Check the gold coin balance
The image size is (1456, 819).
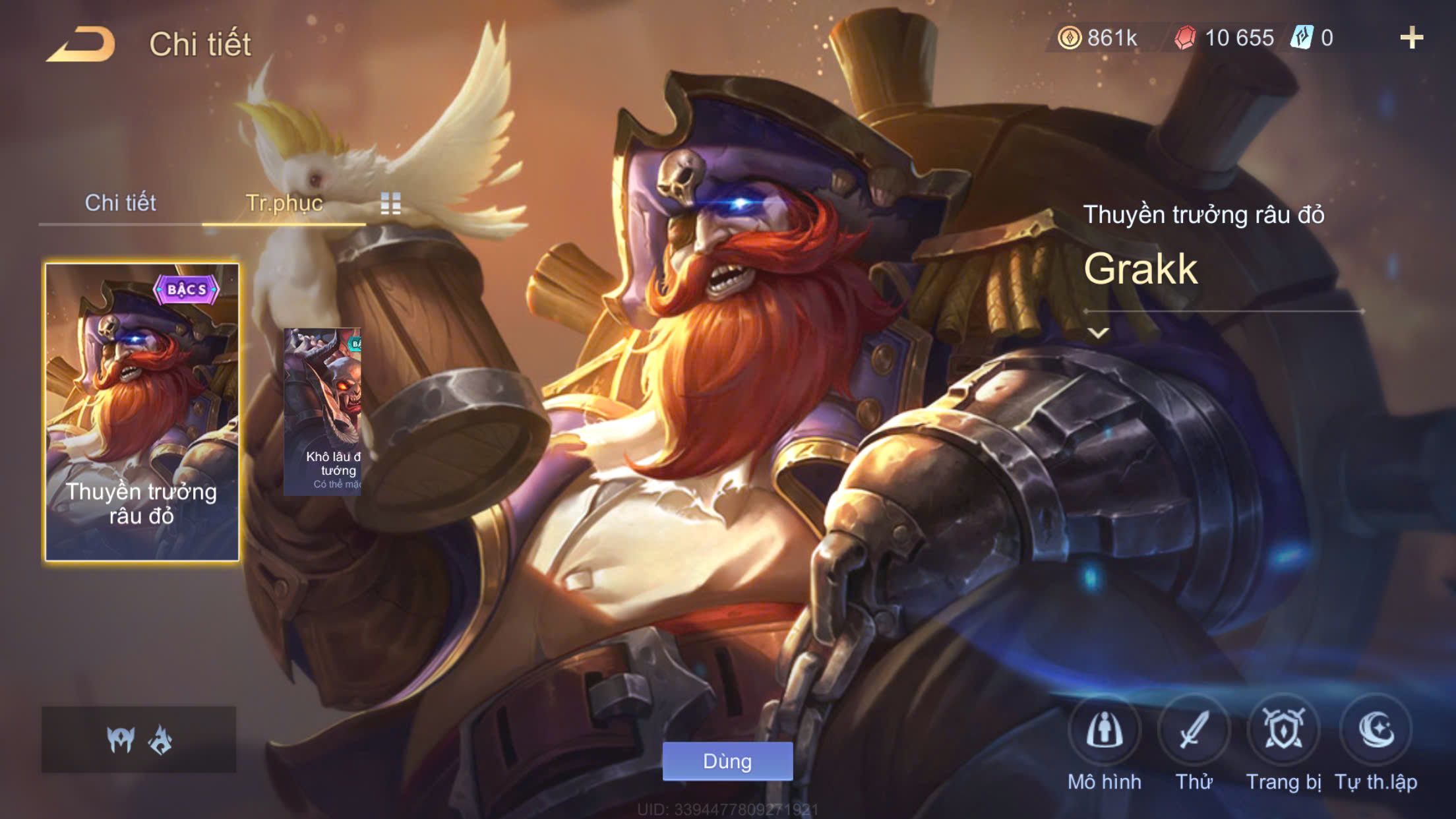(x=1098, y=38)
